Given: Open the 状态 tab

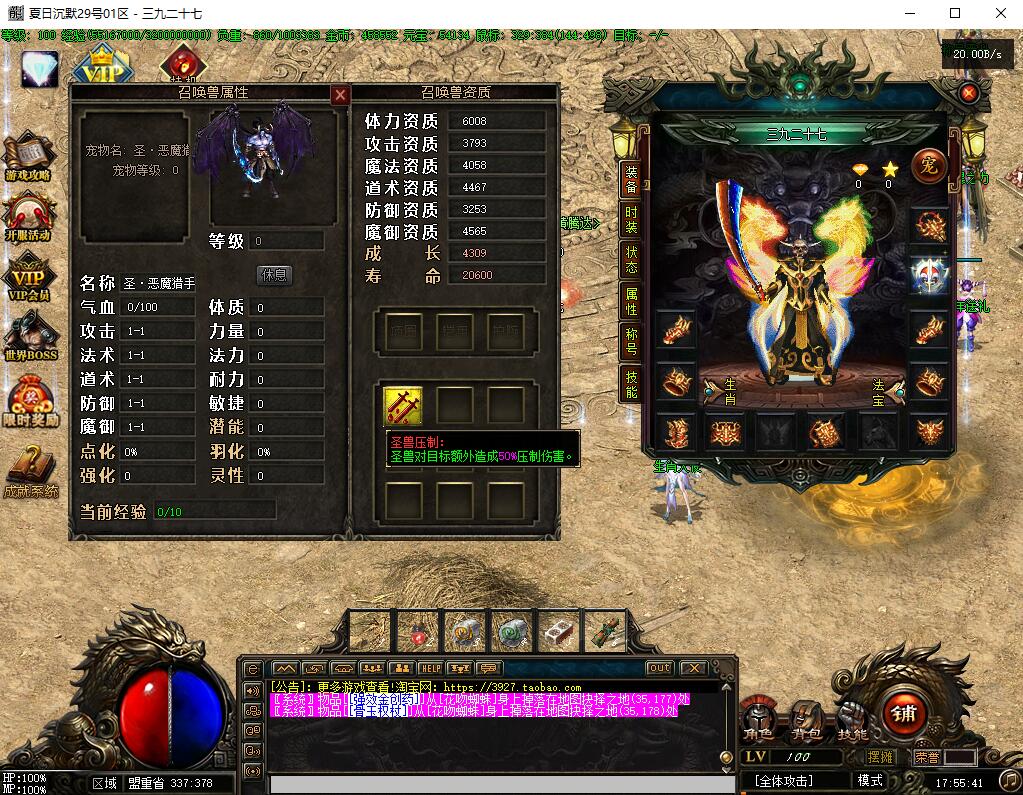Looking at the screenshot, I should 631,260.
